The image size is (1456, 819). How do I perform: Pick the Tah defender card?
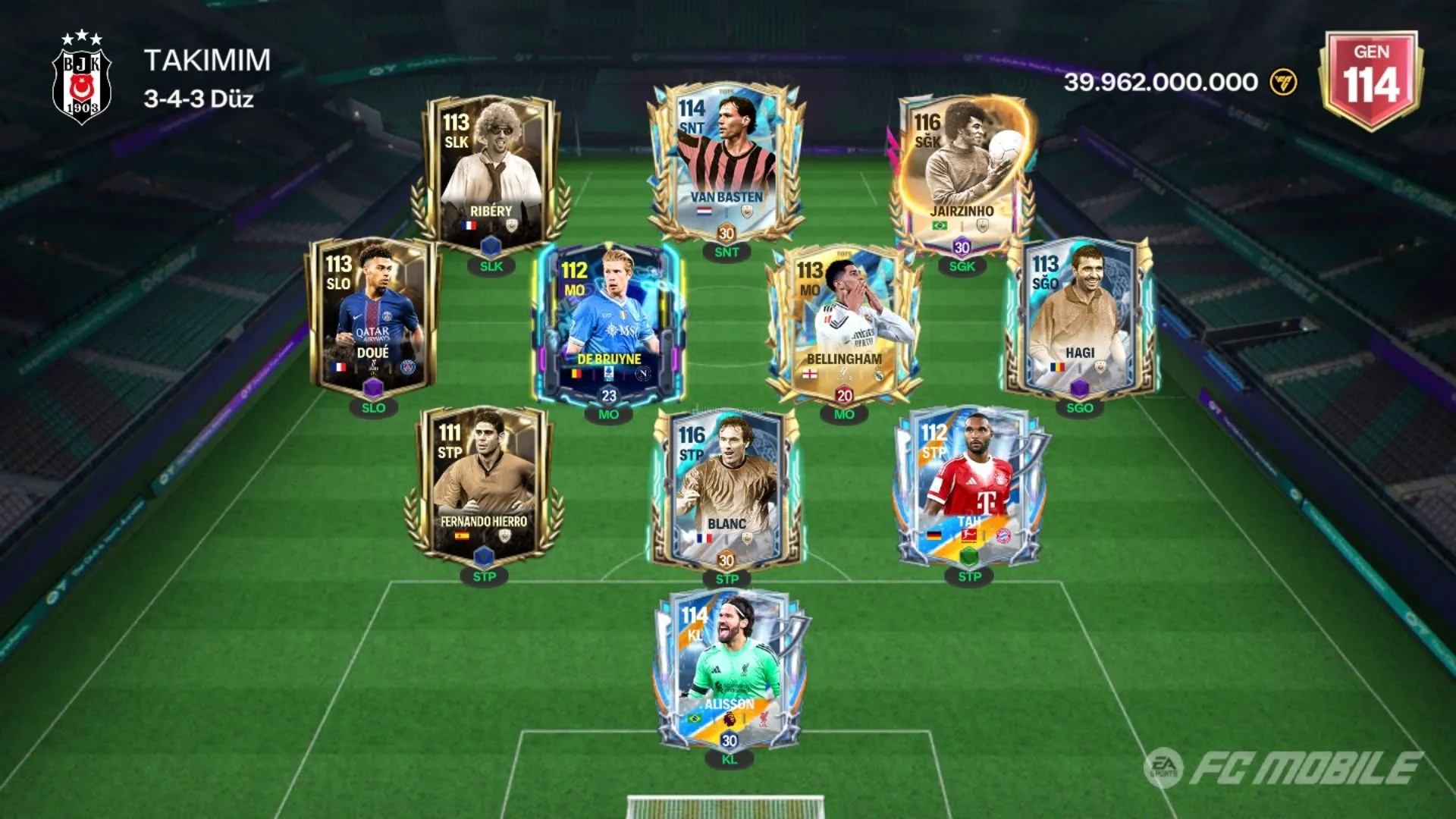[x=969, y=485]
